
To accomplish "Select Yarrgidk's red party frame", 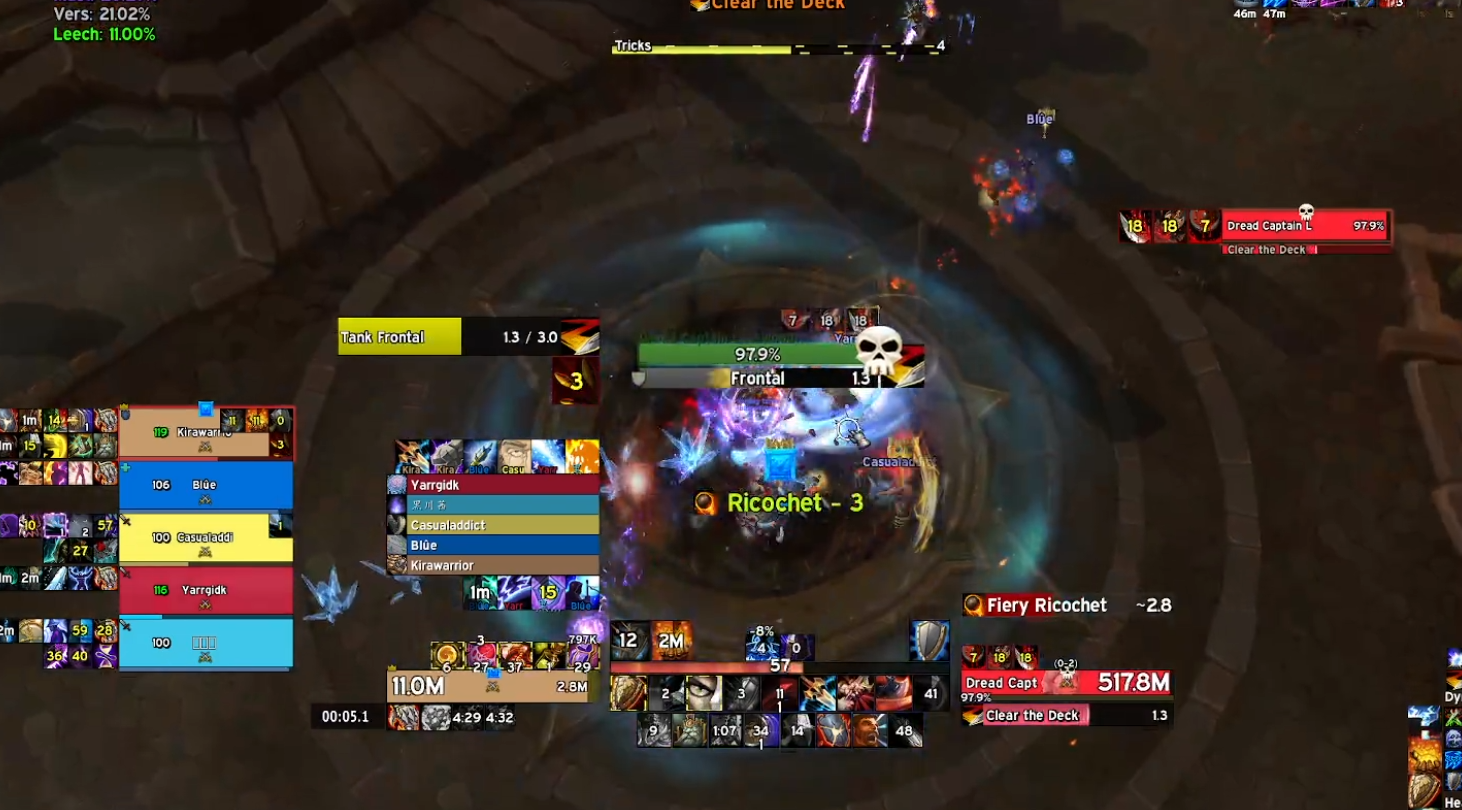I will coord(205,590).
